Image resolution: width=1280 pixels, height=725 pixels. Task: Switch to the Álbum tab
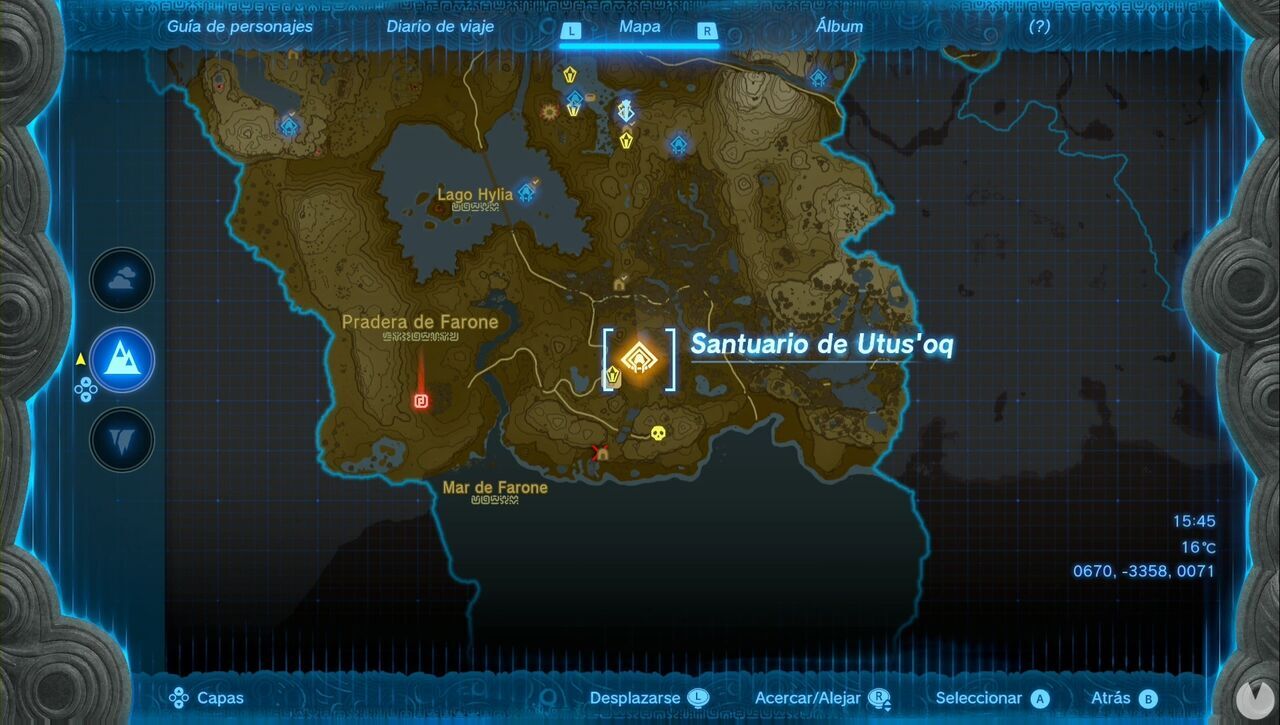point(837,27)
